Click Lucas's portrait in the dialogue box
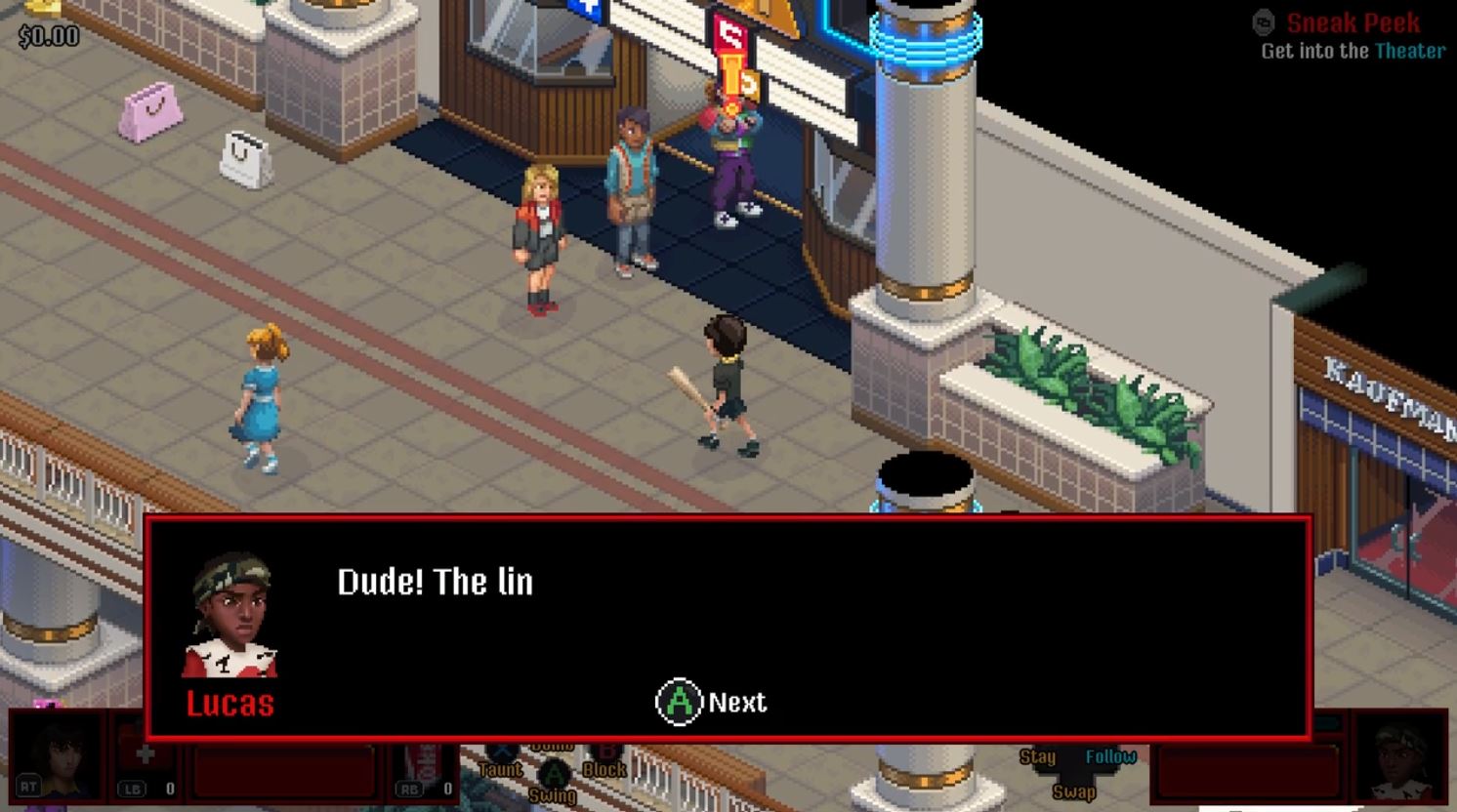Screen dimensions: 1457x812 point(230,615)
